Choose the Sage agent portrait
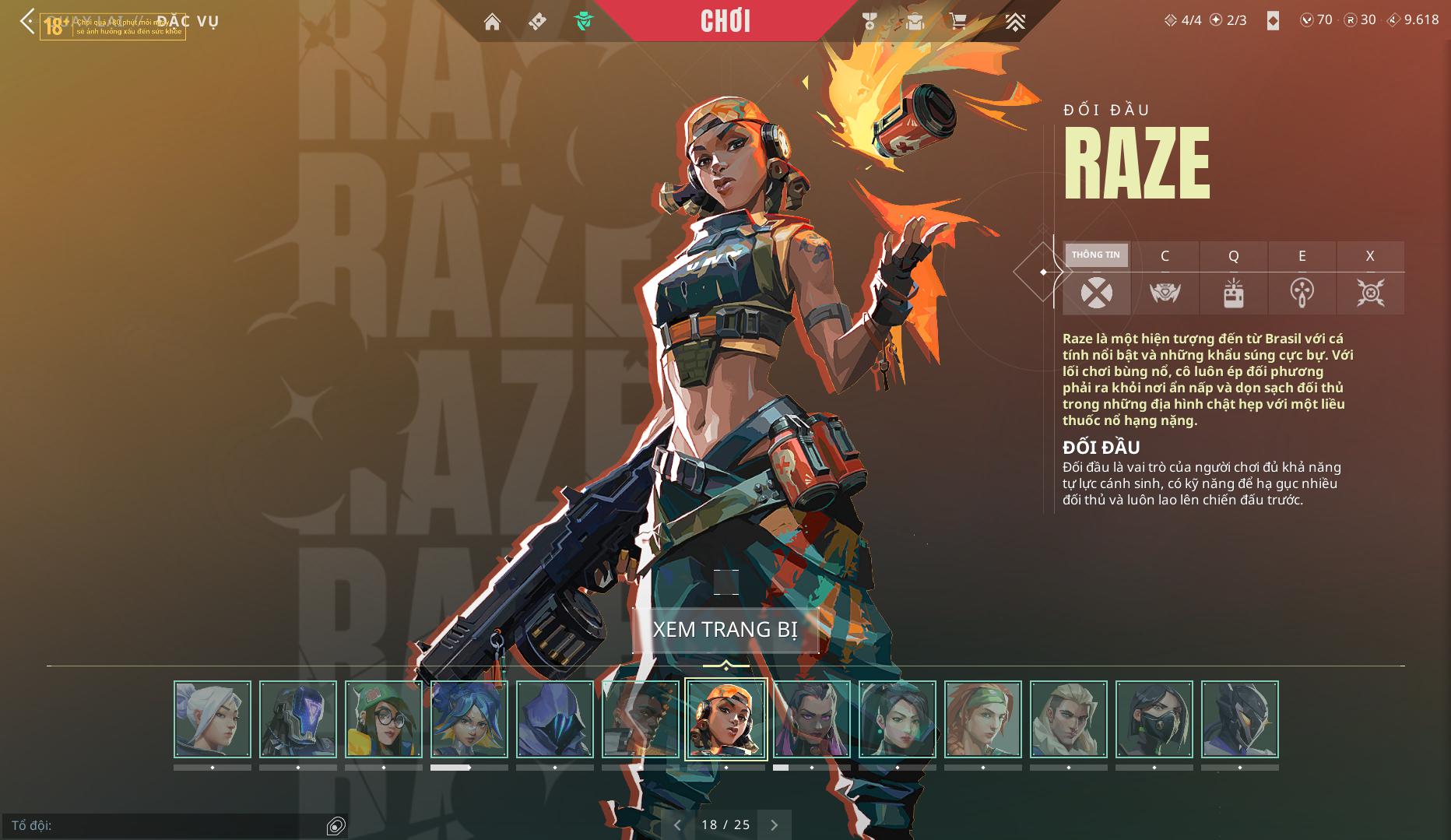 [898, 719]
